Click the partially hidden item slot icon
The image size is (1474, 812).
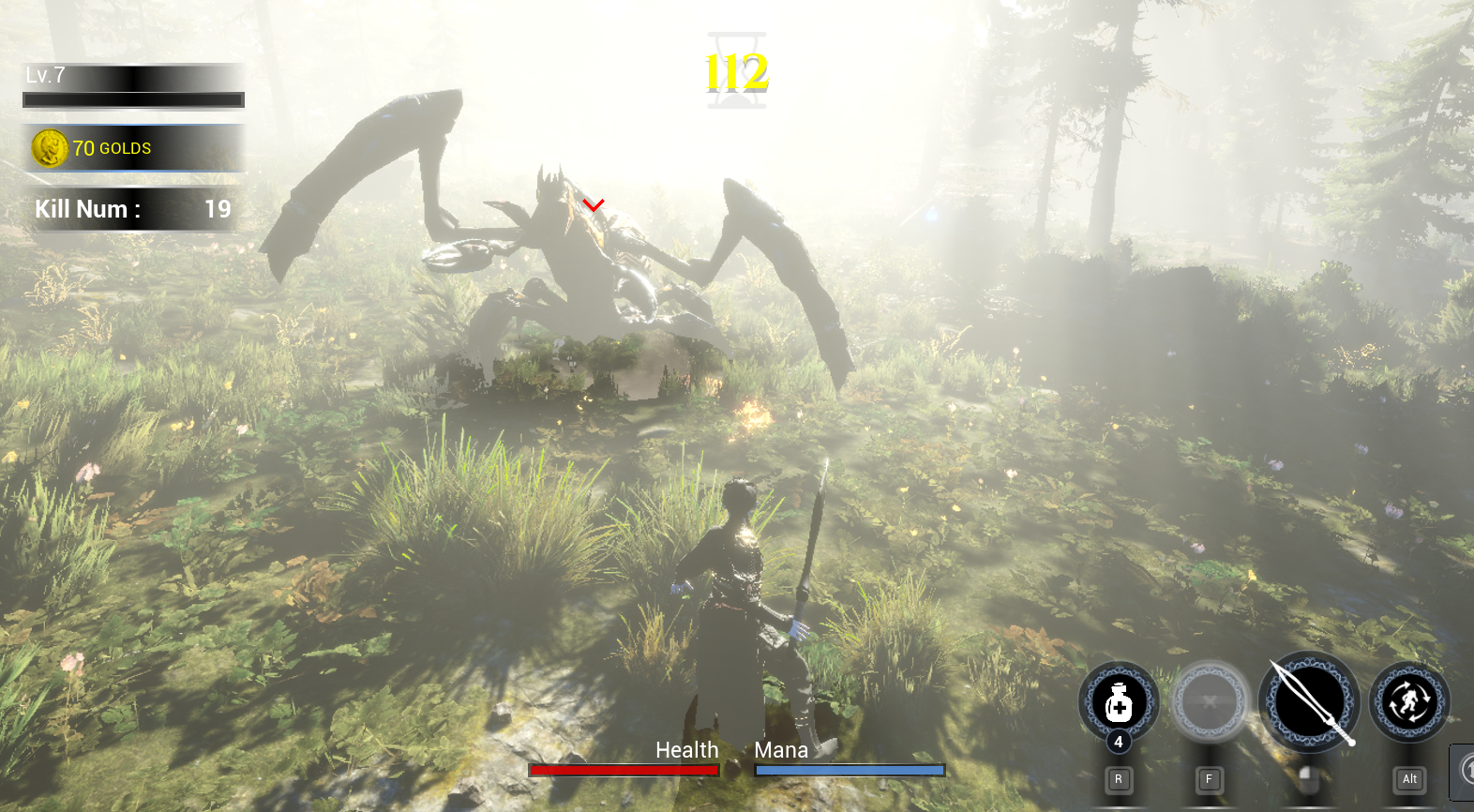[x=1463, y=774]
